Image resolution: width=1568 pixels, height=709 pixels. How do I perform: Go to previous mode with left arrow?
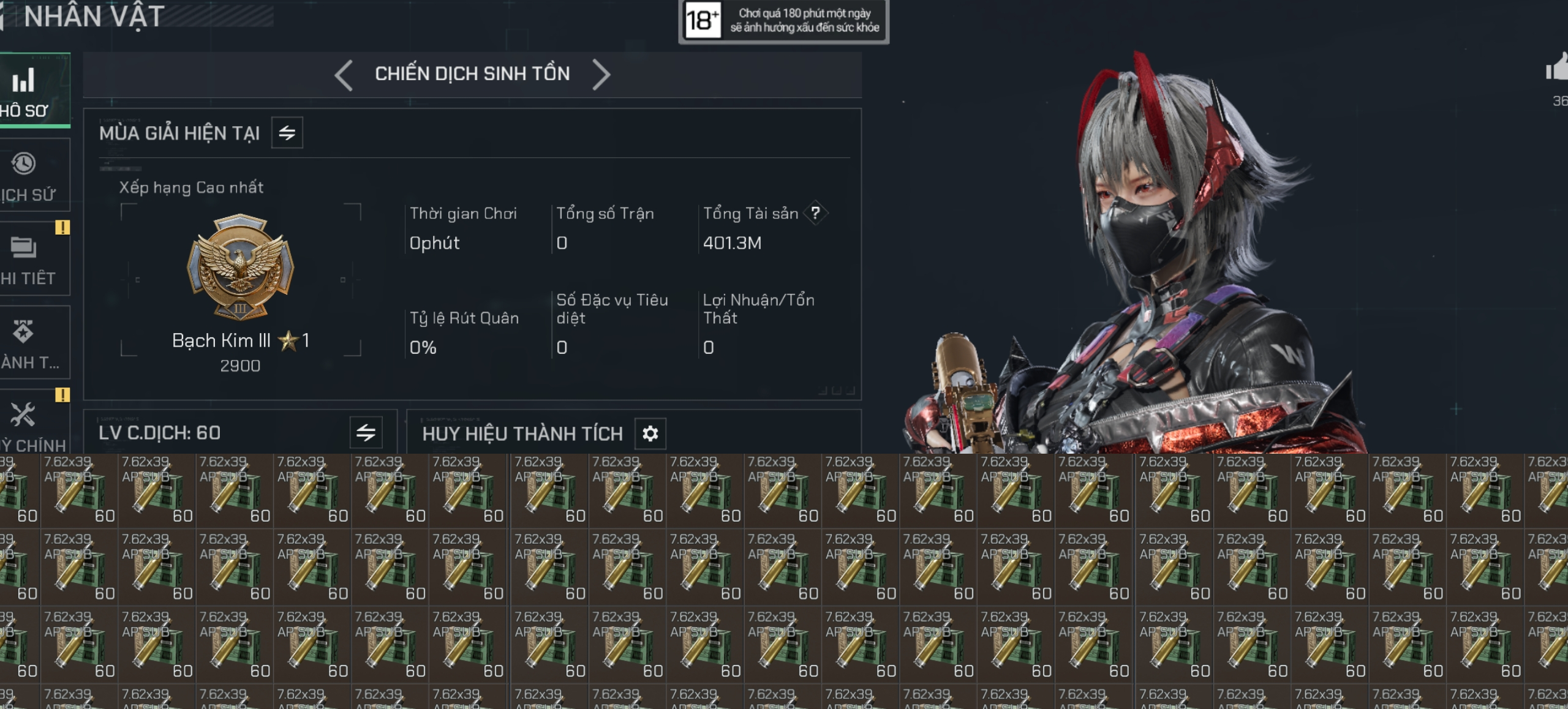point(344,75)
